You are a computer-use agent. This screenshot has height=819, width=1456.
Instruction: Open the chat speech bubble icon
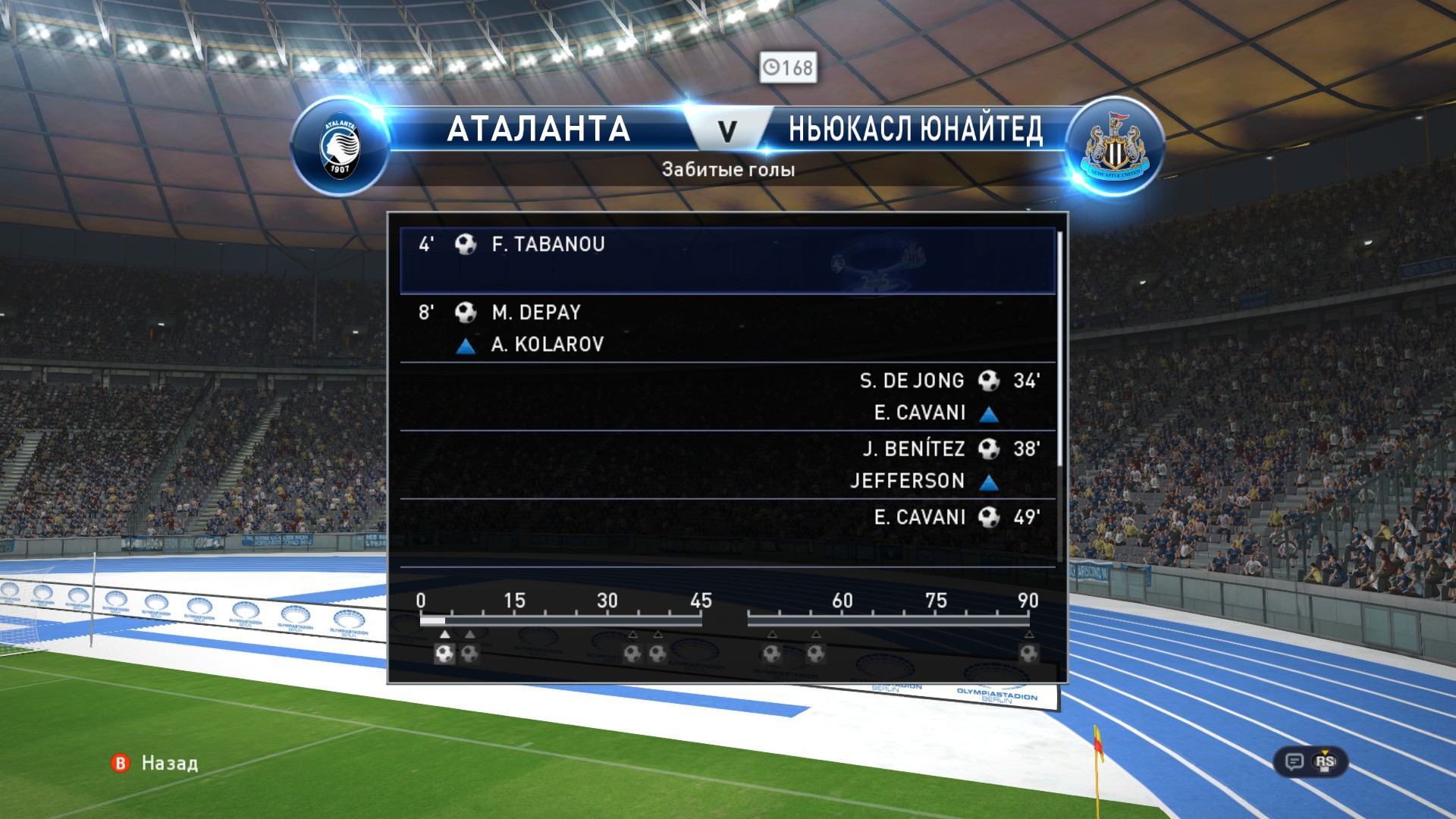tap(1294, 761)
